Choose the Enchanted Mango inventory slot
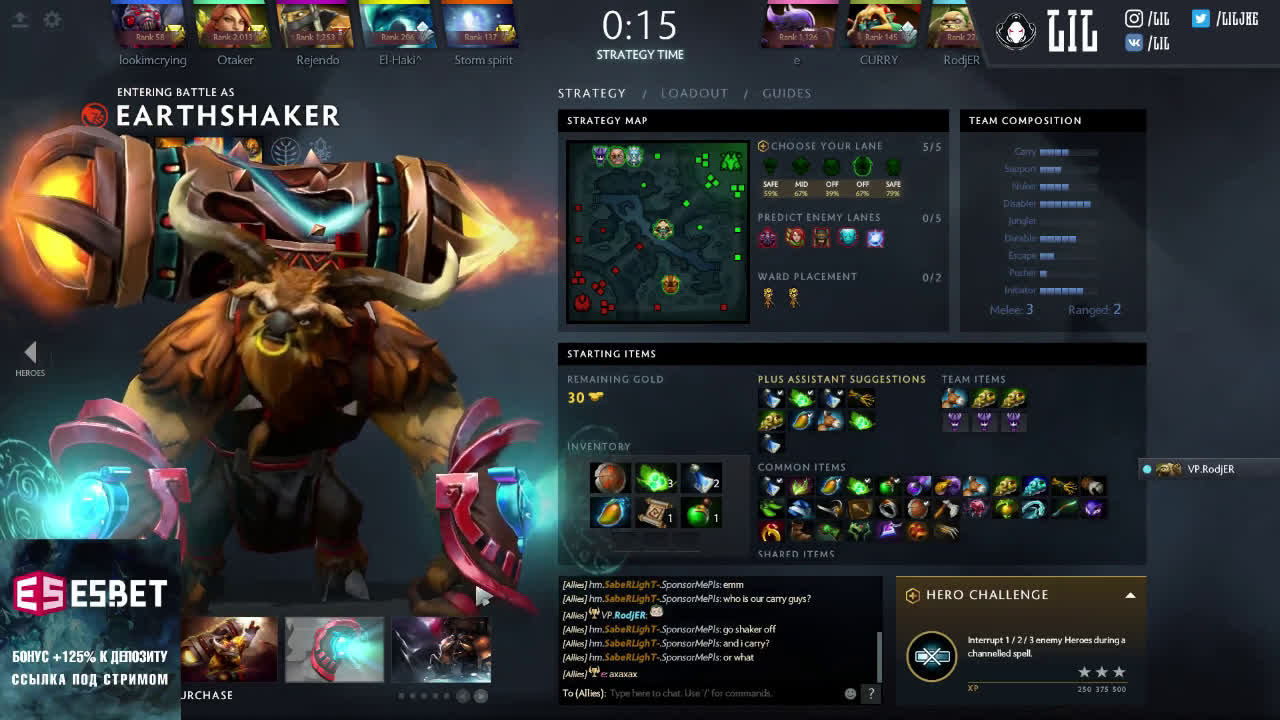This screenshot has height=720, width=1280. pyautogui.click(x=609, y=512)
